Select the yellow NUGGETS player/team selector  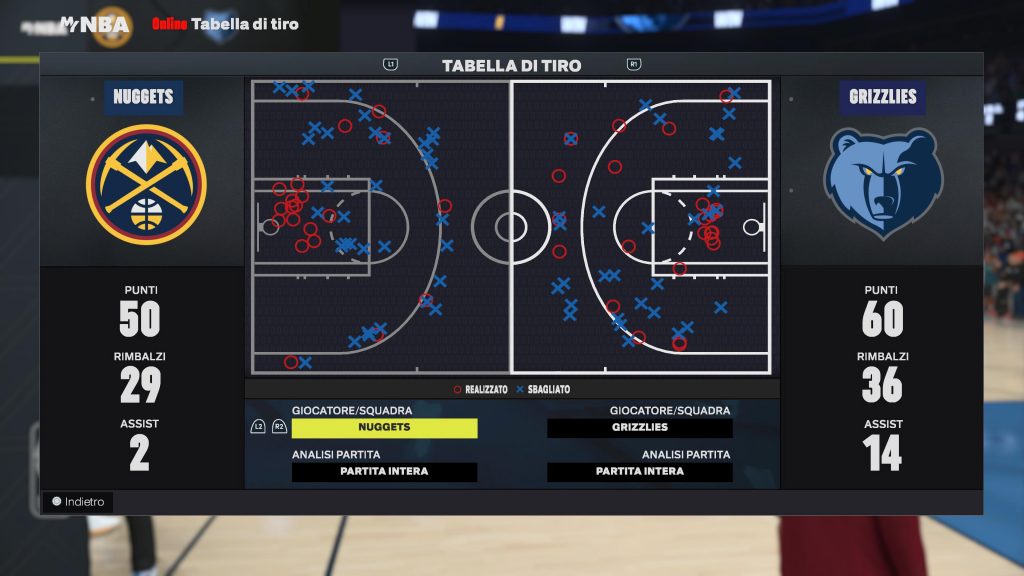click(384, 428)
